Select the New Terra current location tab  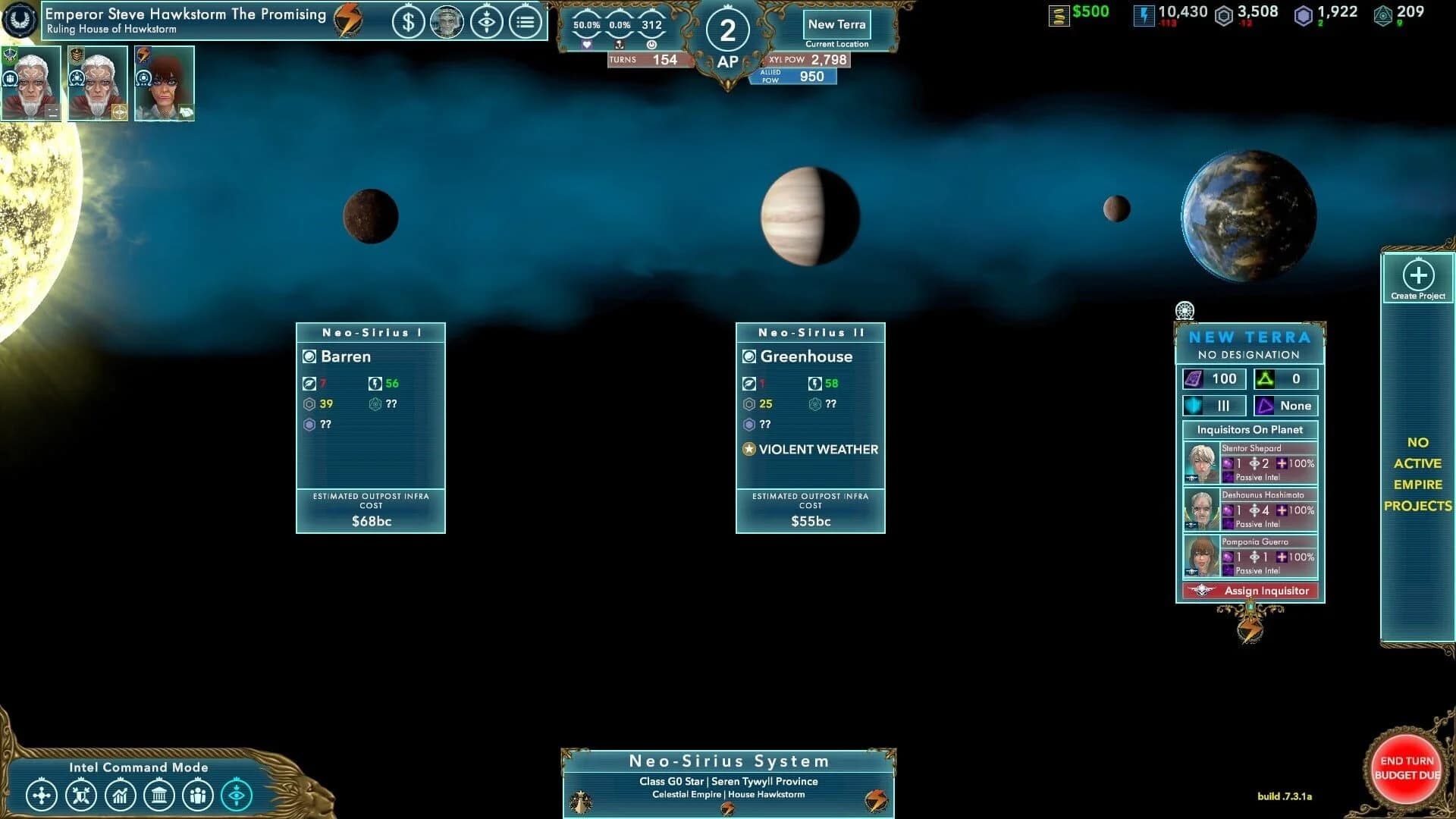[836, 24]
